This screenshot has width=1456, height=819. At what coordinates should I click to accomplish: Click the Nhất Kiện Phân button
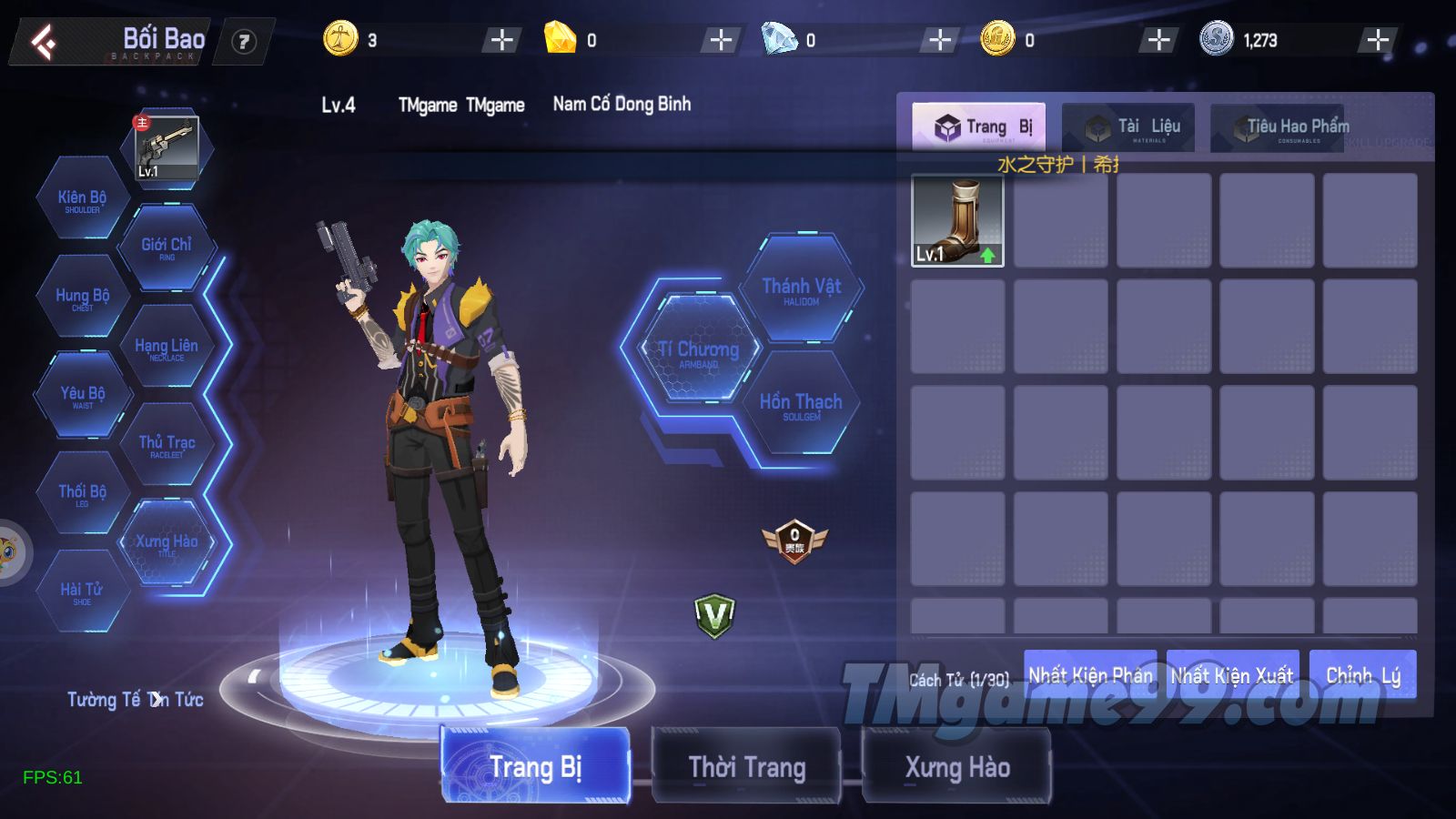point(1089,675)
